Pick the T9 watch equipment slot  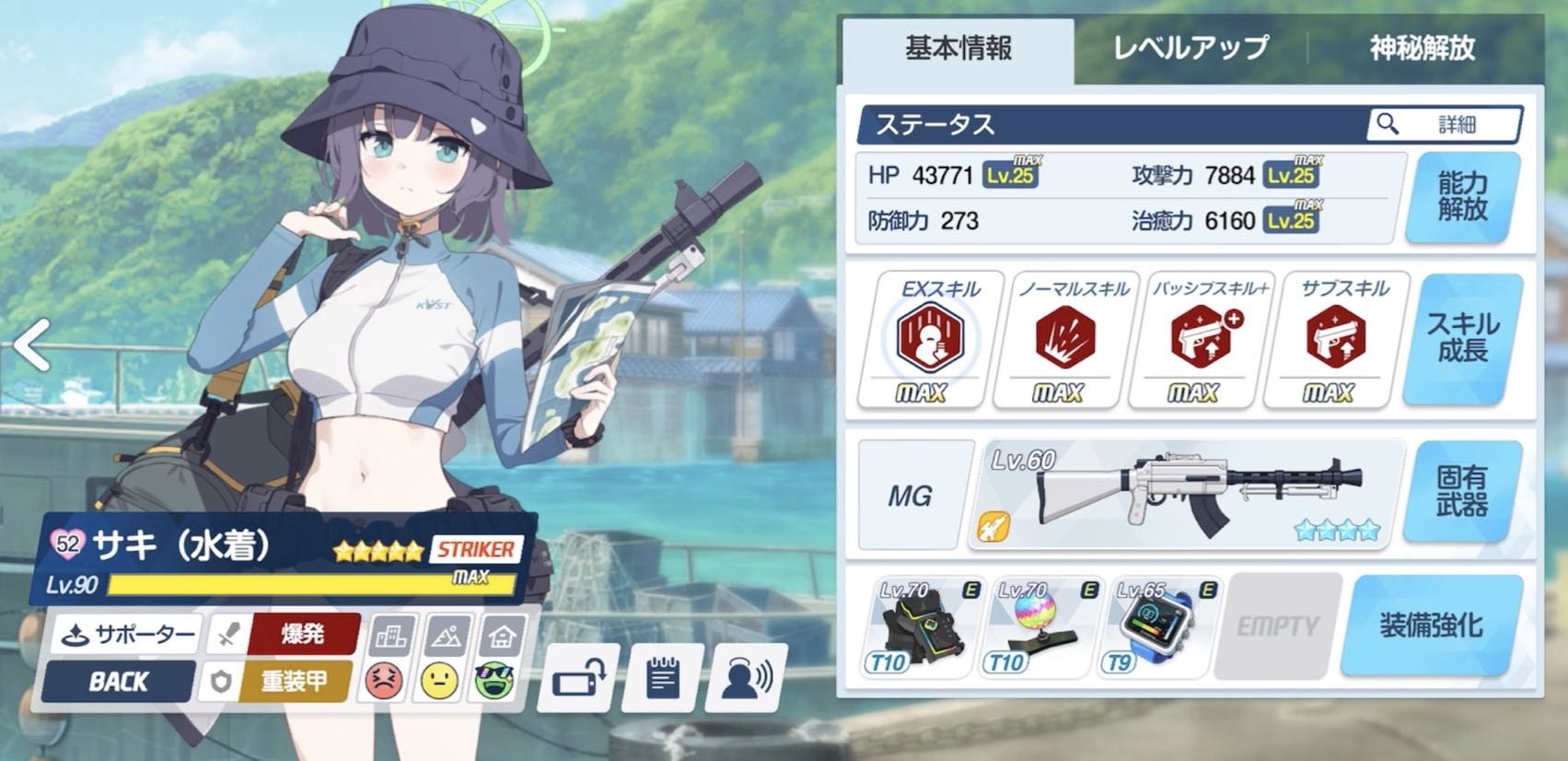1159,626
